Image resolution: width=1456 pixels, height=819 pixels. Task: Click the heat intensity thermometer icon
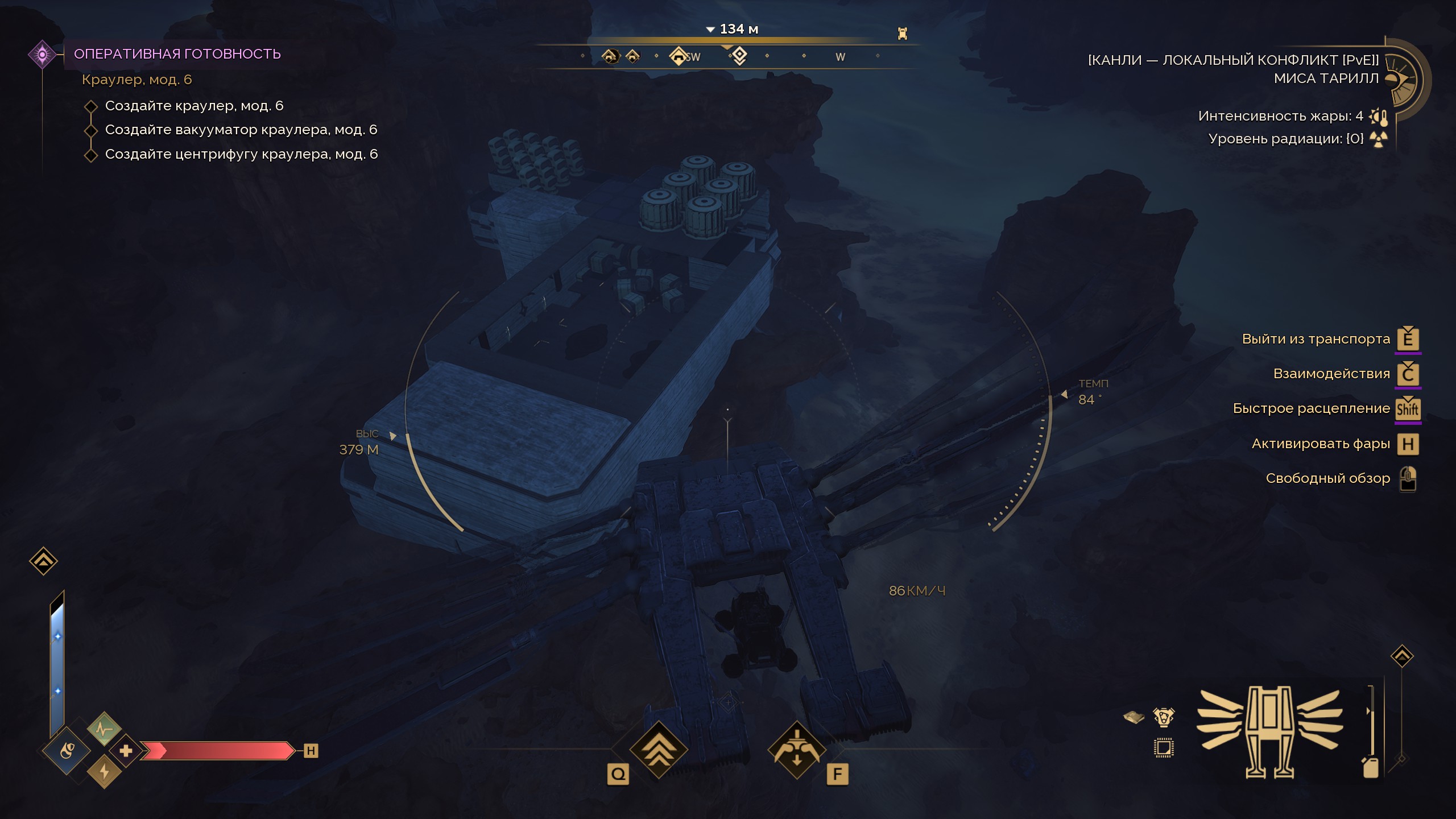[x=1379, y=117]
